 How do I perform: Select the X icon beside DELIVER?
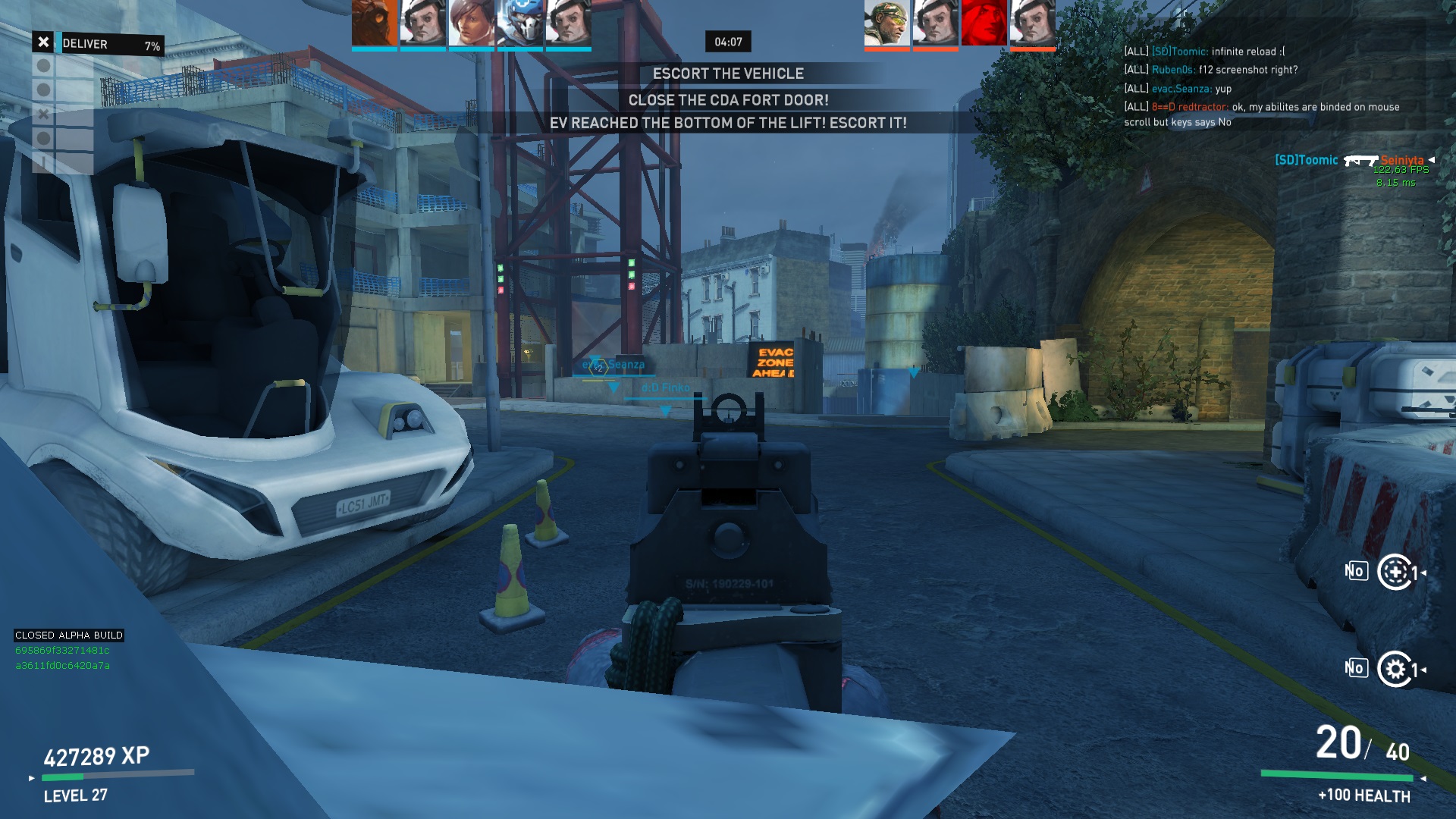coord(43,42)
